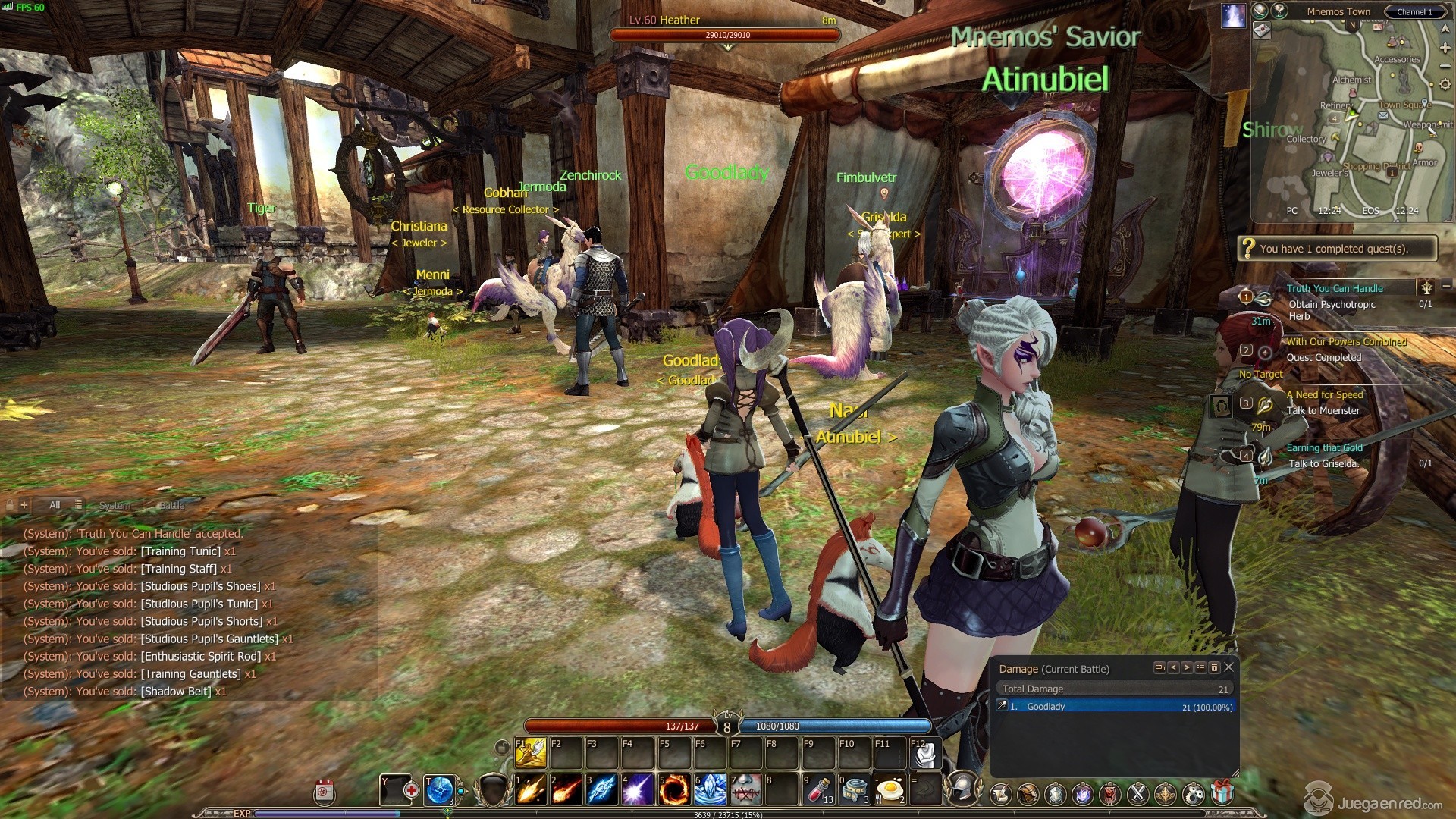Click the completed quest notification
Viewport: 1456px width, 819px height.
[x=1336, y=249]
